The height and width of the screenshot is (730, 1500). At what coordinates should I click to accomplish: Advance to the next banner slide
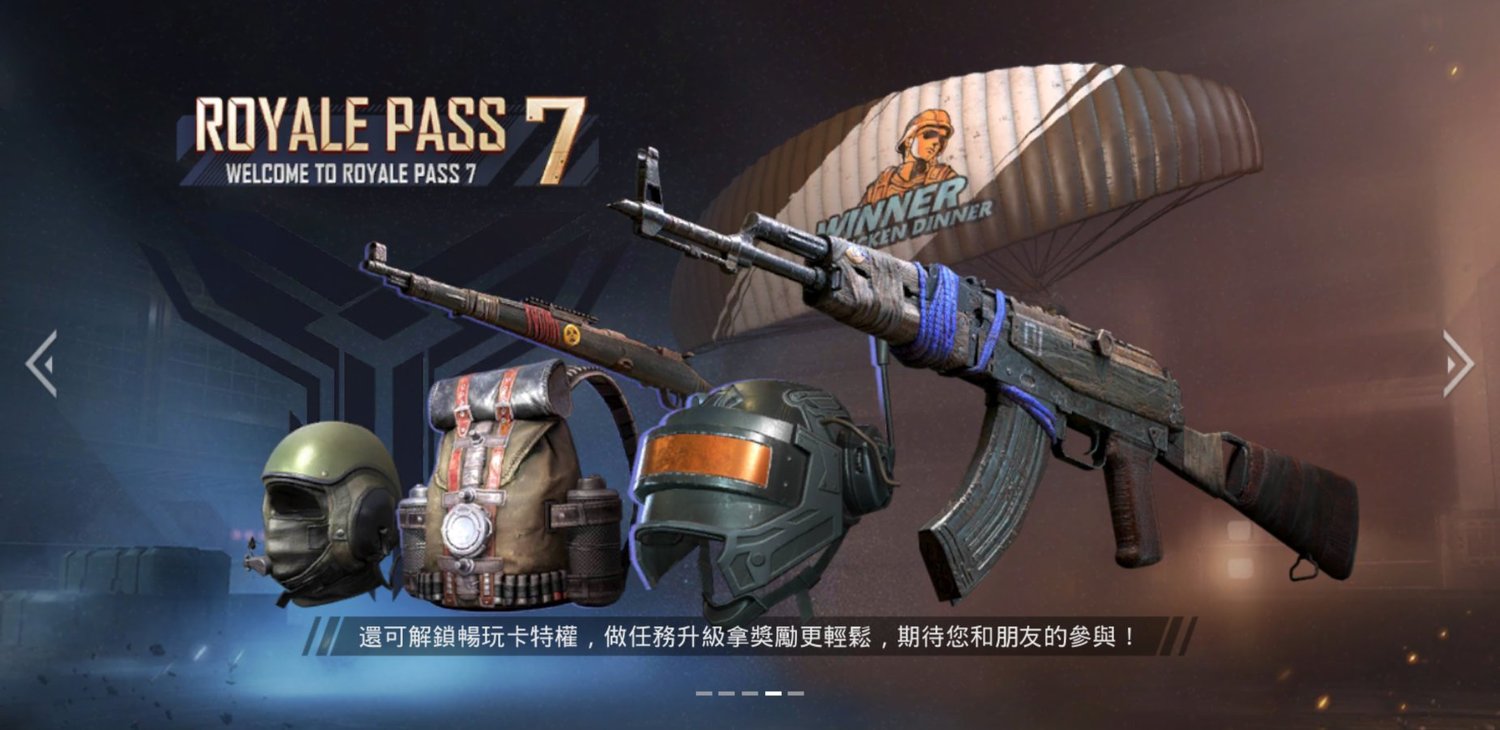pyautogui.click(x=1458, y=364)
